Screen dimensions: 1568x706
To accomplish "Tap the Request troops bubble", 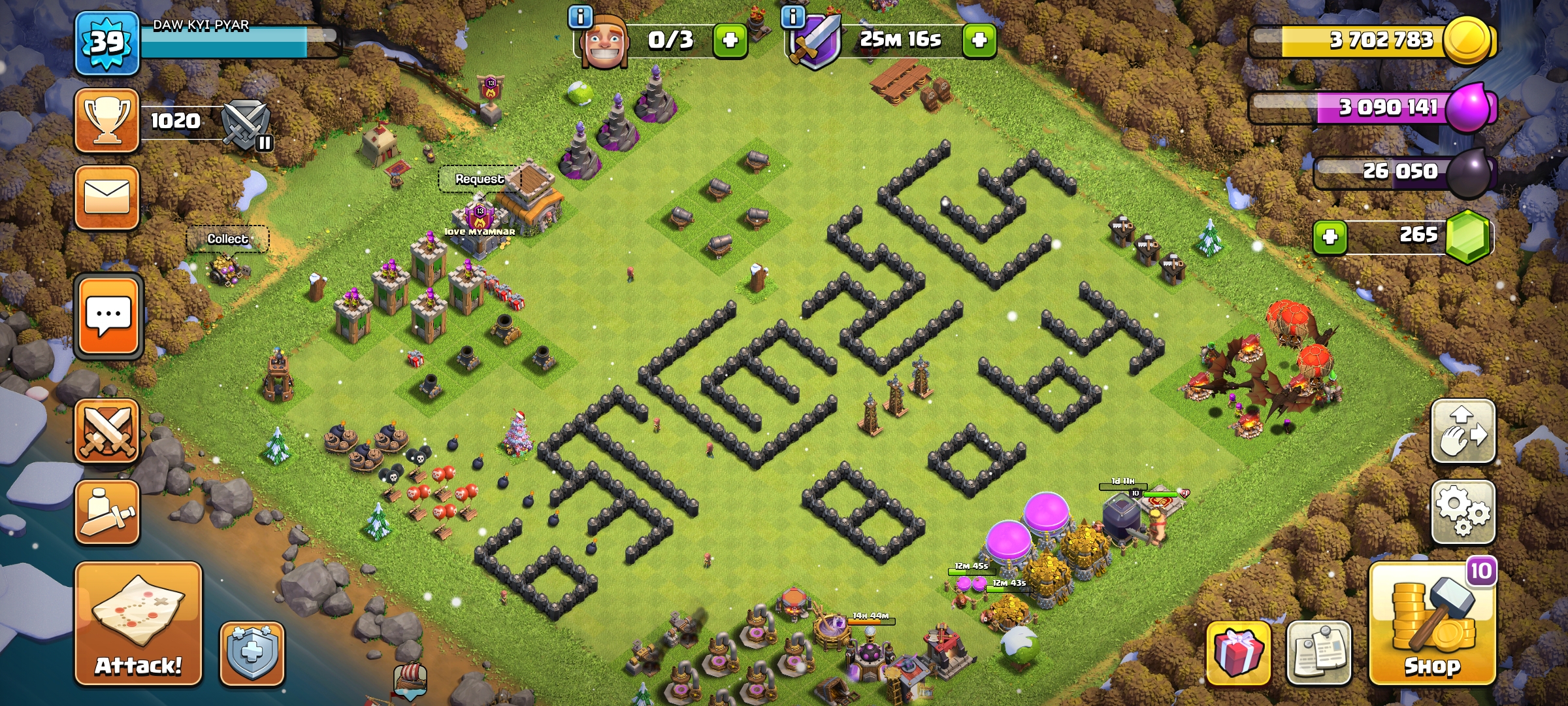I will coord(480,178).
